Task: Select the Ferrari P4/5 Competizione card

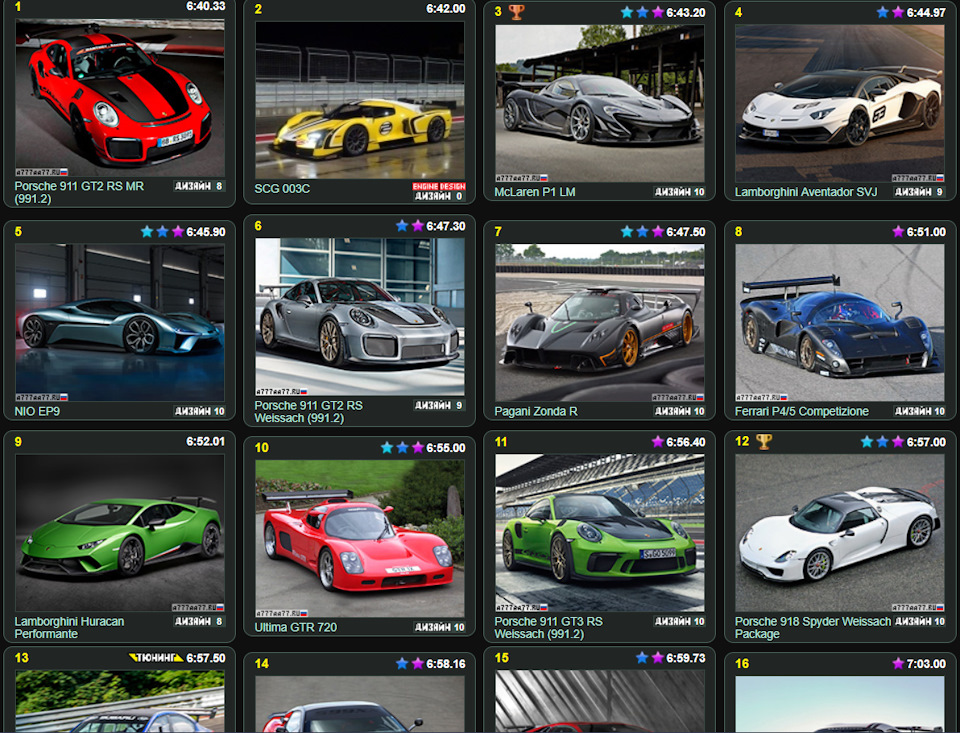Action: pyautogui.click(x=839, y=322)
